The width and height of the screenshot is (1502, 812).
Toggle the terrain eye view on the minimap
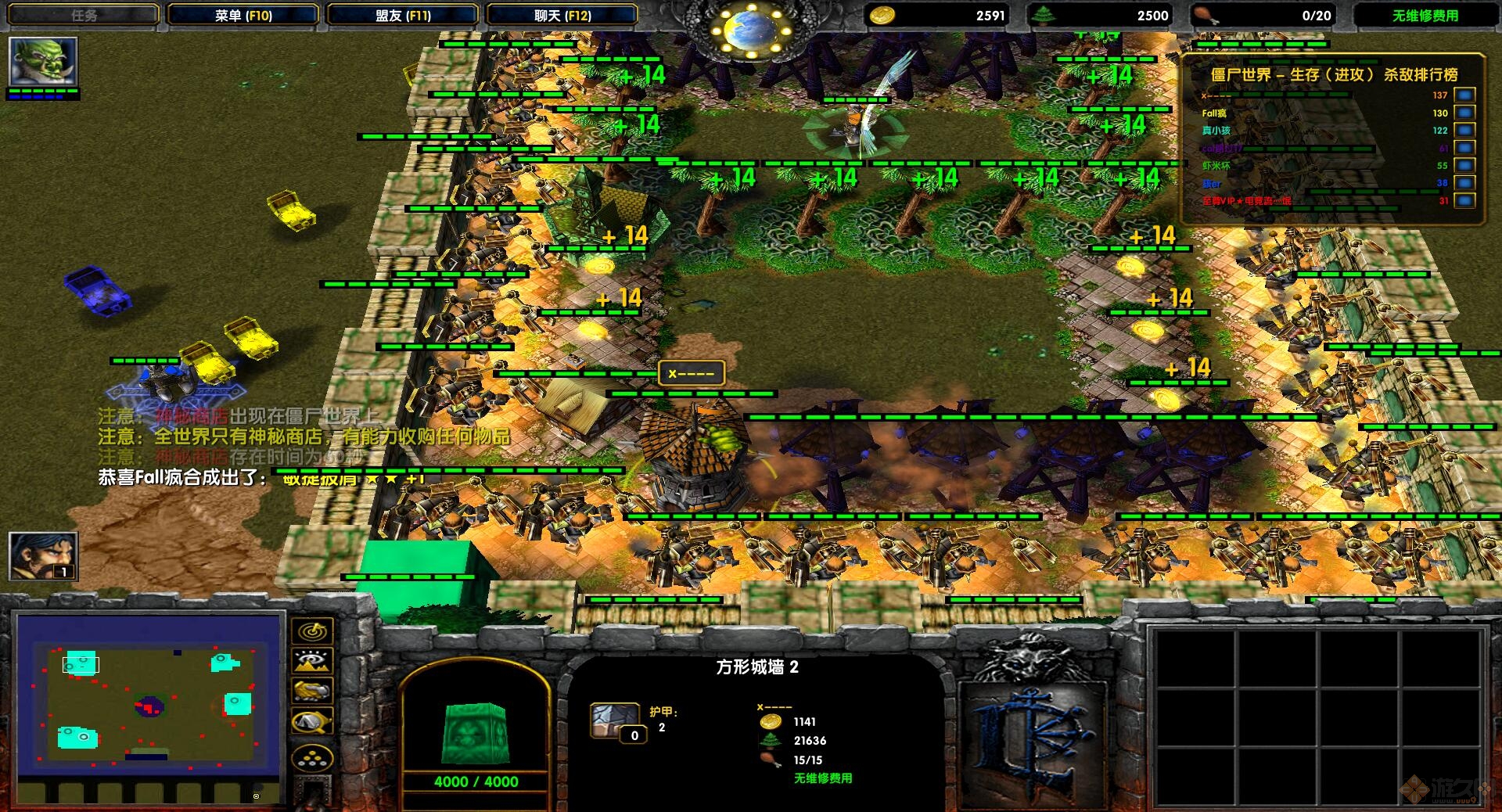[x=313, y=661]
